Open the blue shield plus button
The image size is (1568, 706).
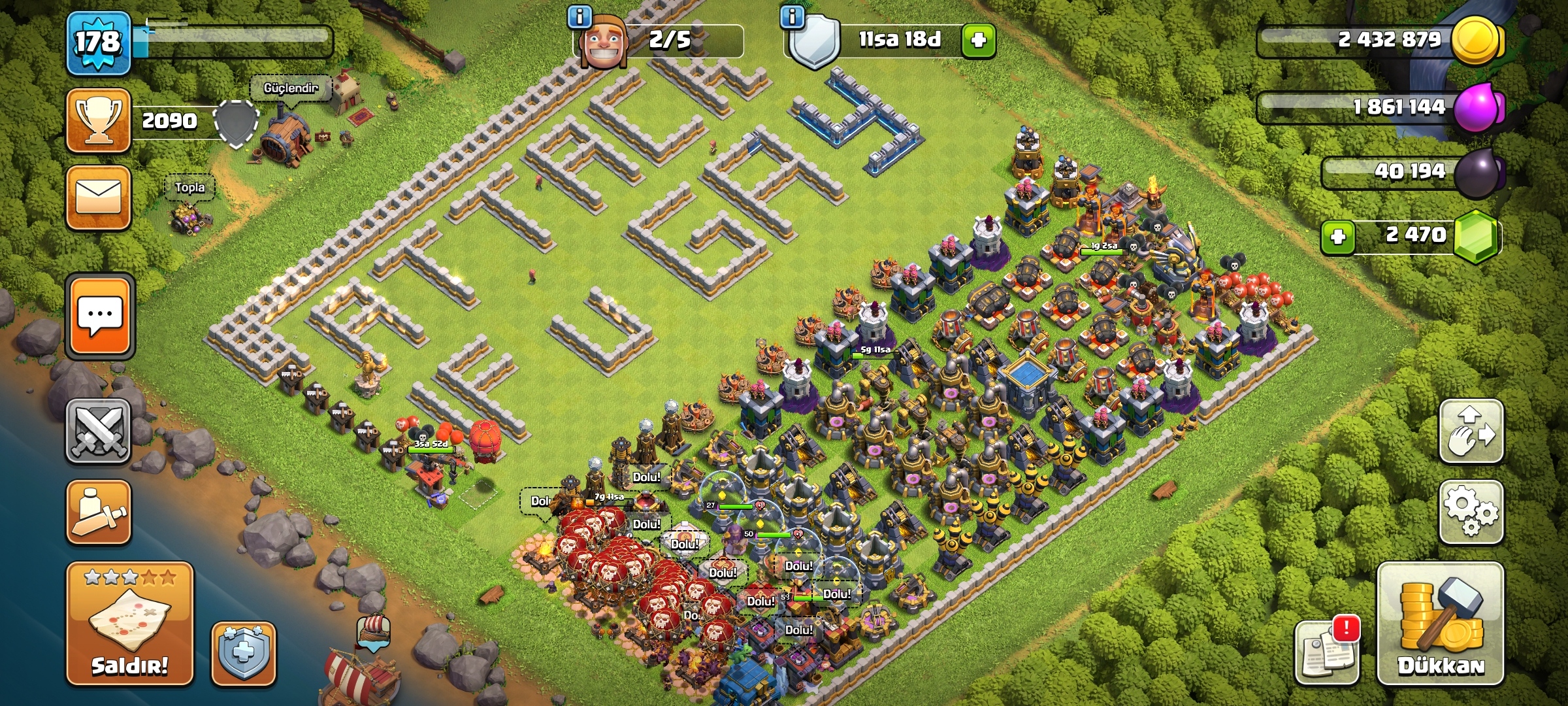tap(244, 653)
